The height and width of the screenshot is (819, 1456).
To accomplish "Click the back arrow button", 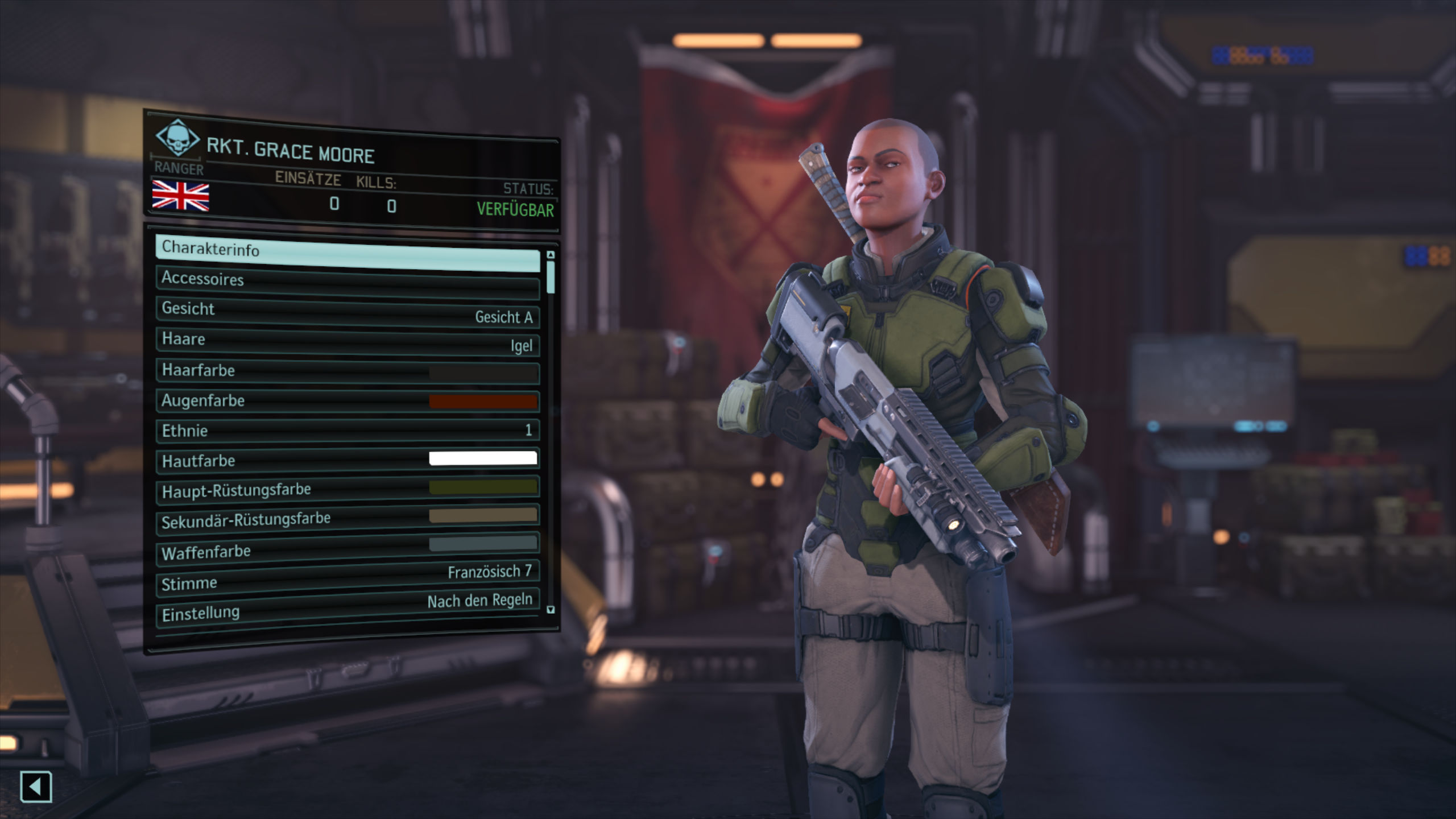I will coord(36,787).
